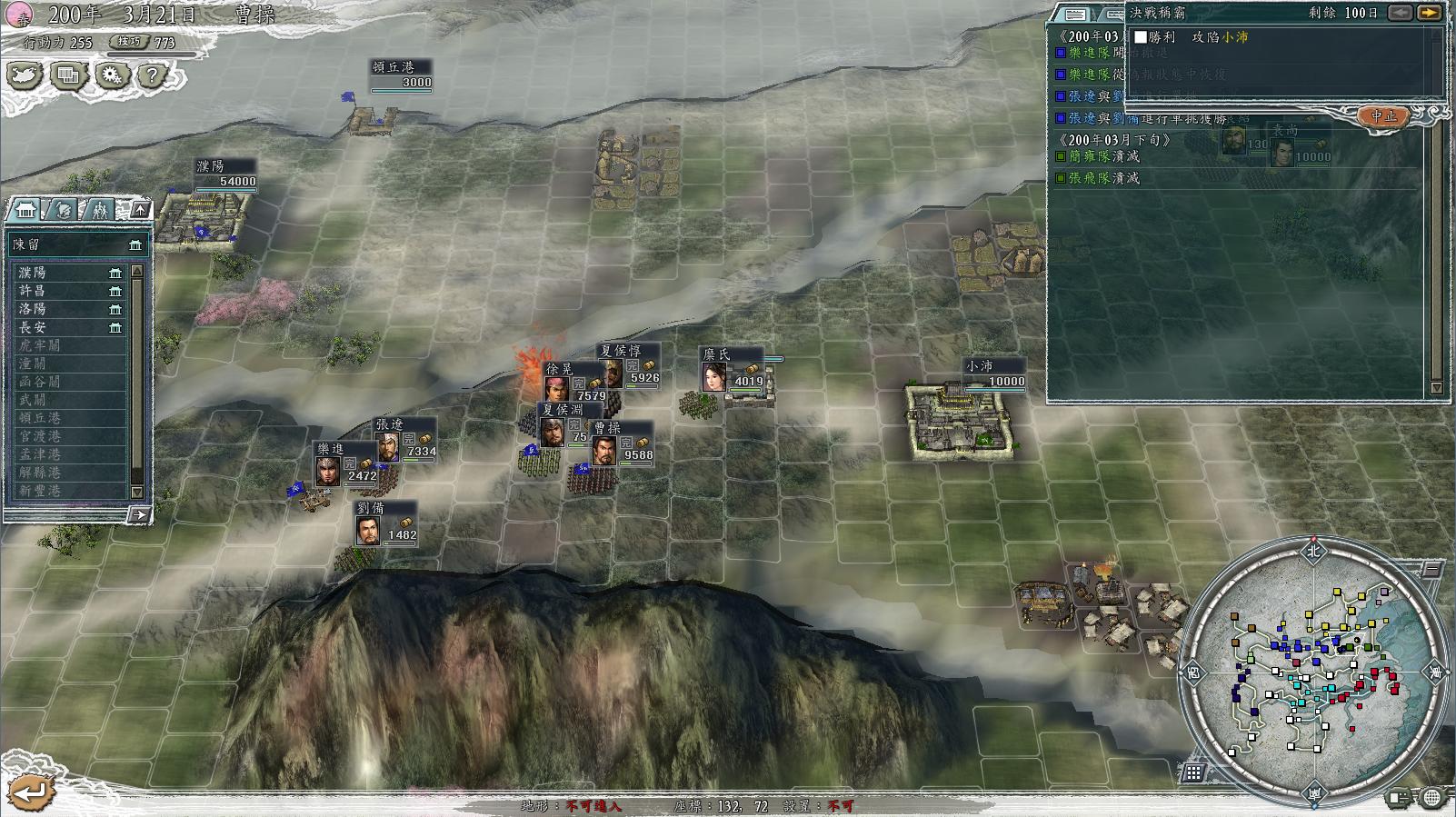This screenshot has width=1456, height=817.
Task: Open the gear settings menu
Action: pos(111,75)
